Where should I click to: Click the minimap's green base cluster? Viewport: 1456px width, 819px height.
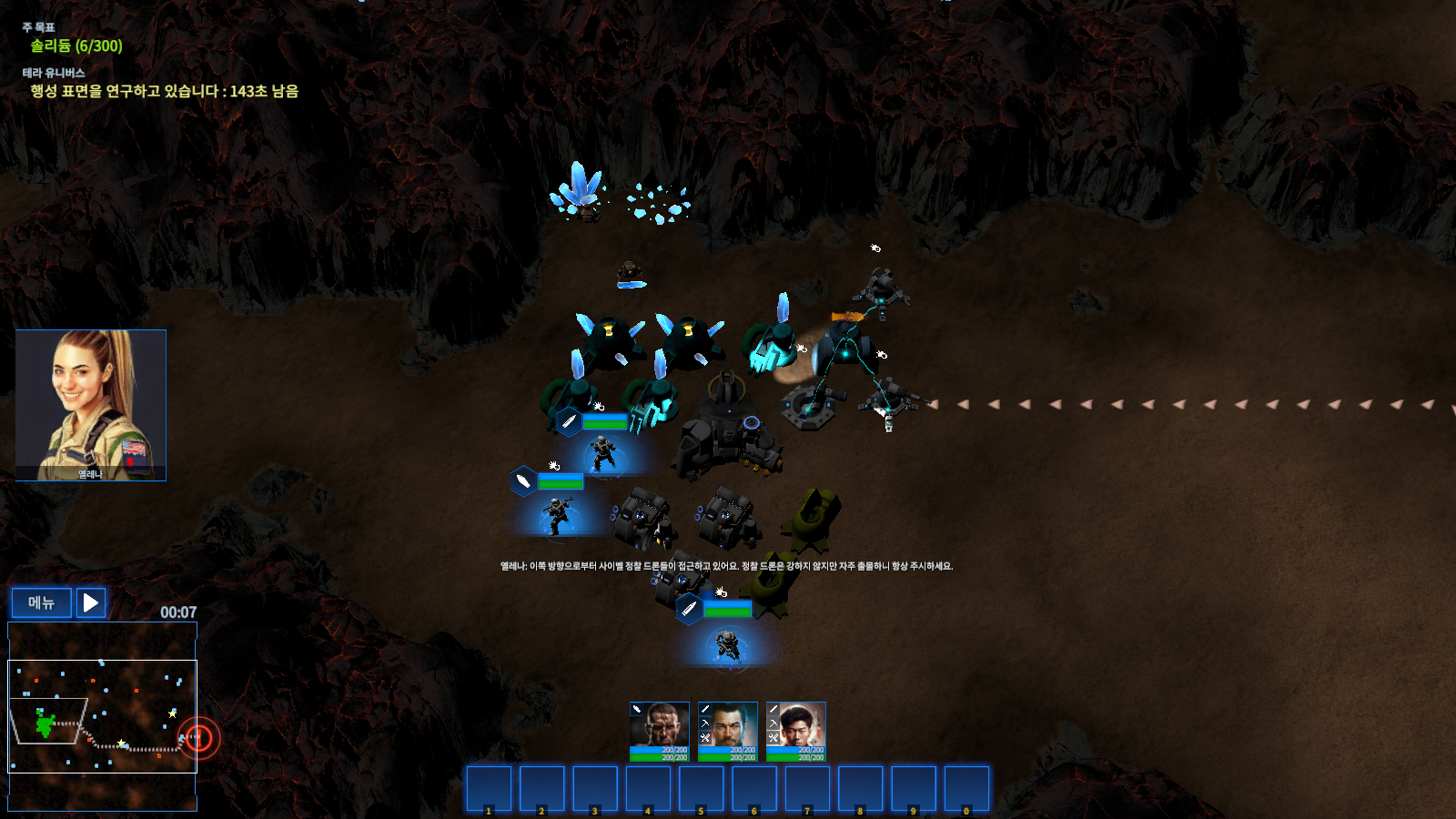pyautogui.click(x=45, y=724)
